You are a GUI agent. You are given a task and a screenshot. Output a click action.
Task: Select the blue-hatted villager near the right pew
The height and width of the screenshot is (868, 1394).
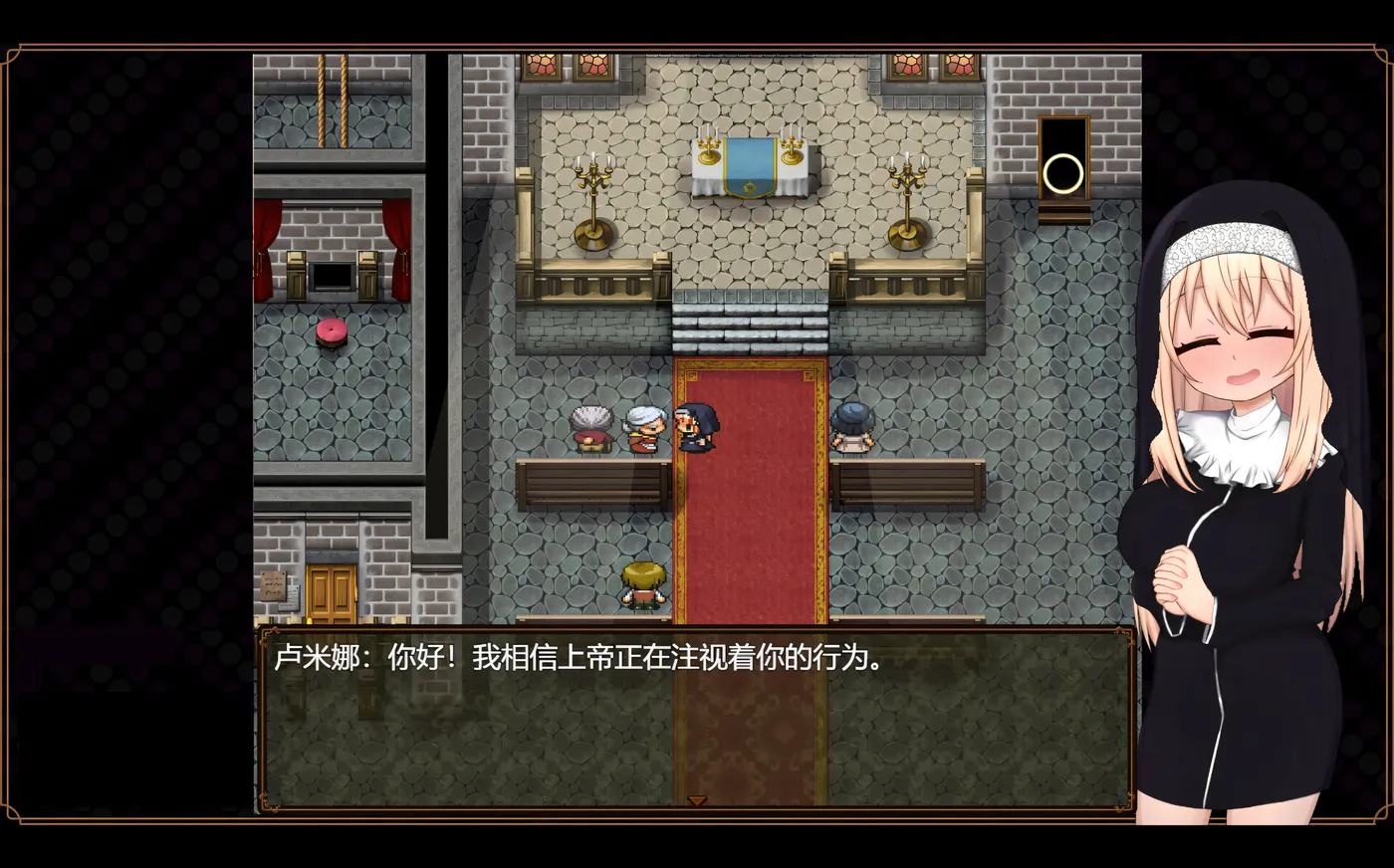(851, 428)
